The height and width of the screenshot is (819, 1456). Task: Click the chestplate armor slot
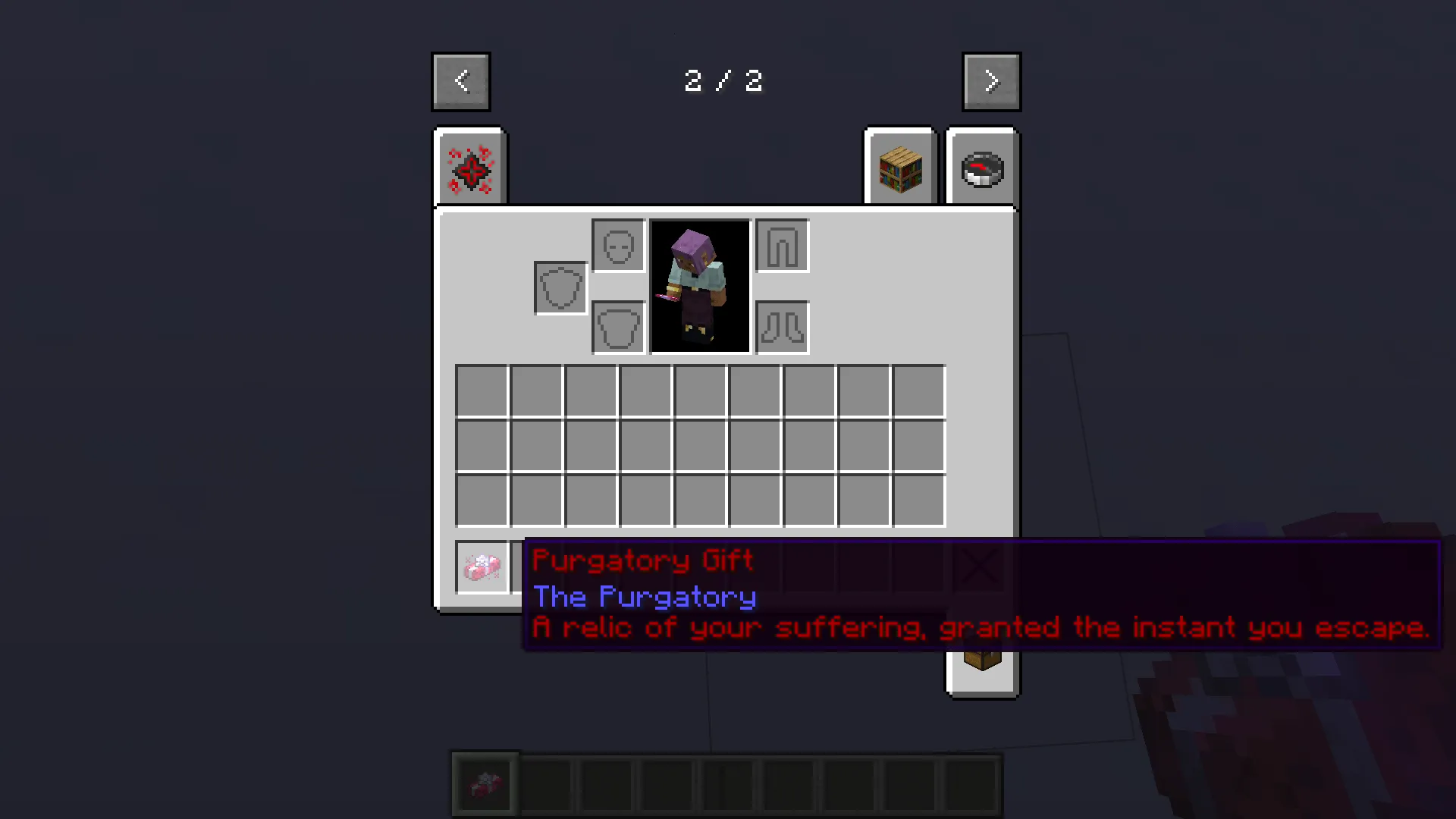point(617,327)
